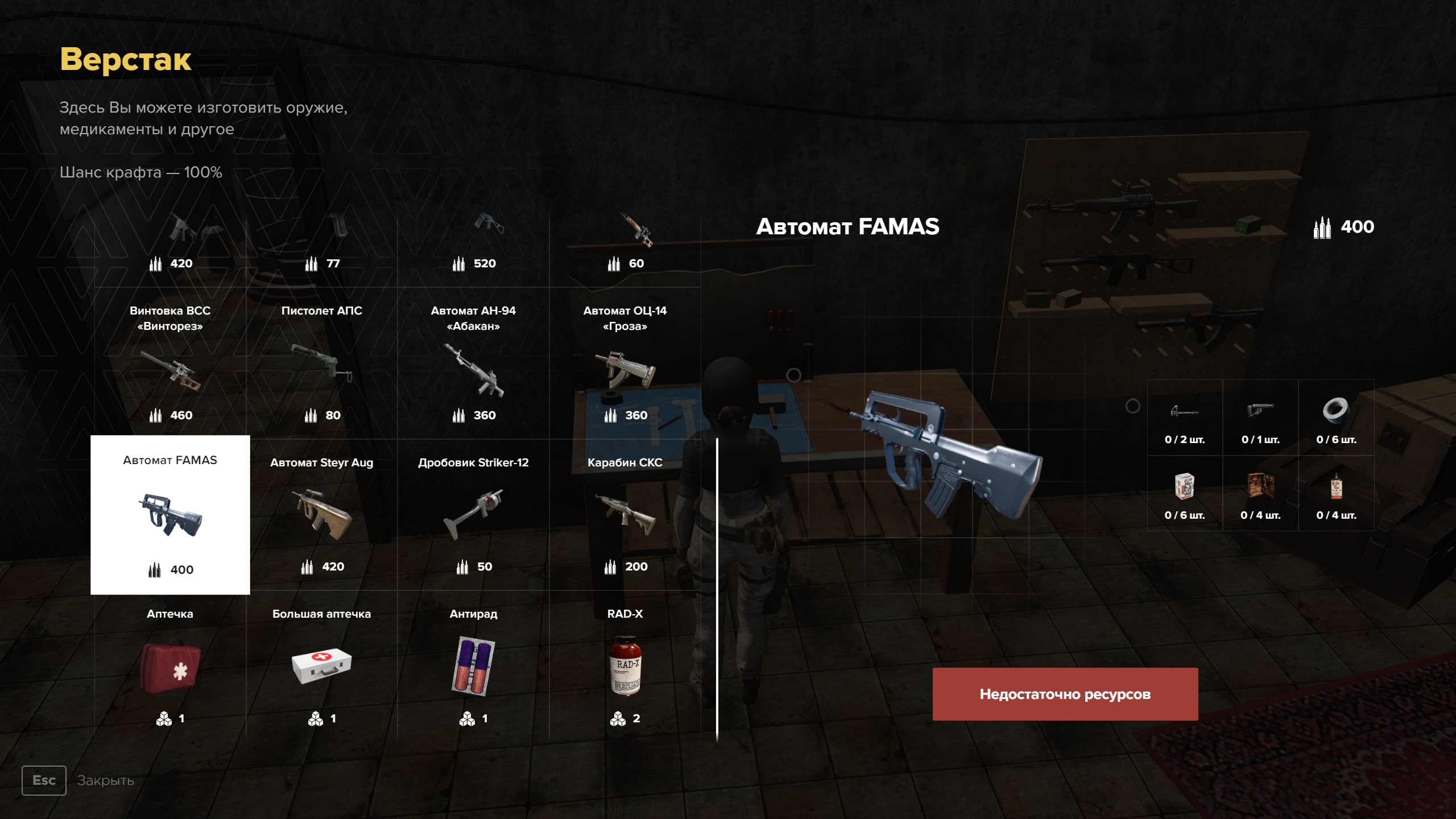This screenshot has height=819, width=1456.
Task: Choose the Большая аптечка recipe
Action: pyautogui.click(x=321, y=667)
